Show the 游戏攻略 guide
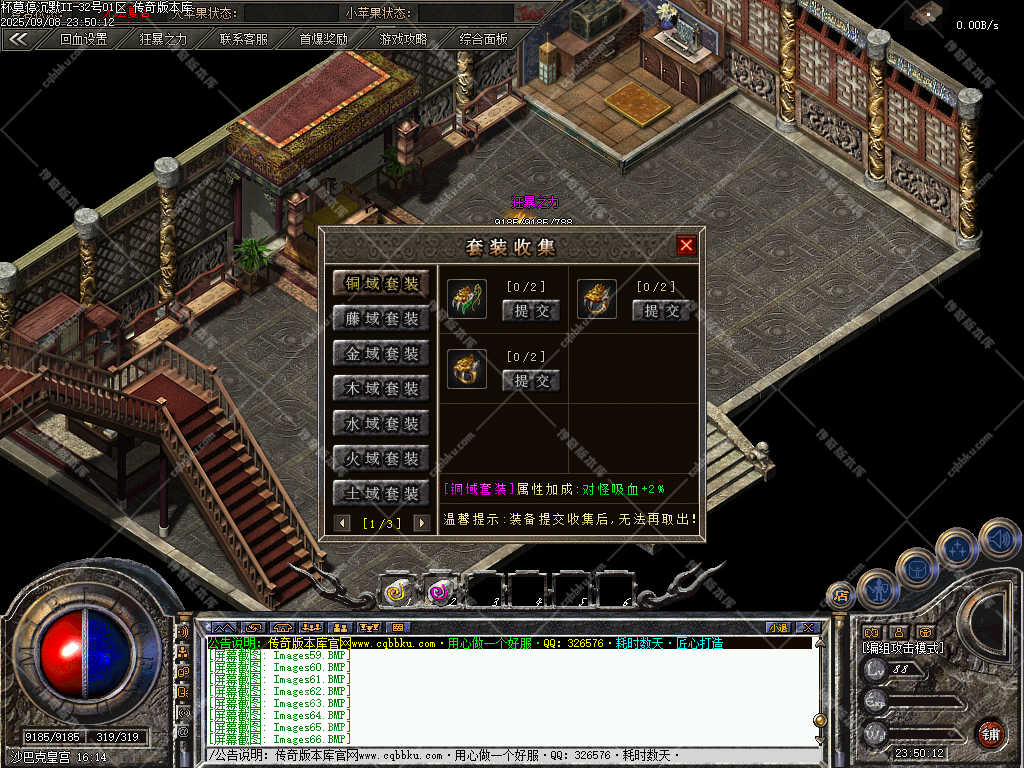Screen dimensions: 1024x768 point(403,40)
